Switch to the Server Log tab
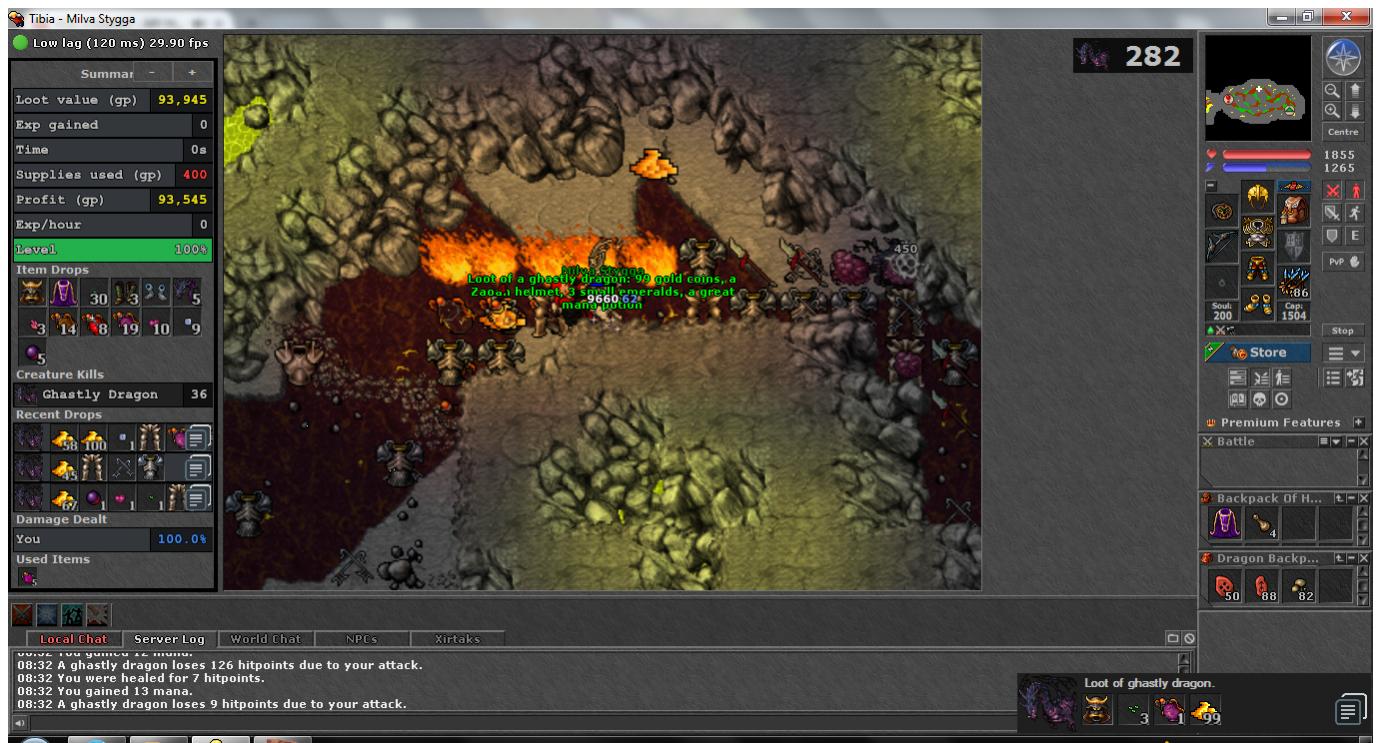The image size is (1381, 743). [x=169, y=638]
